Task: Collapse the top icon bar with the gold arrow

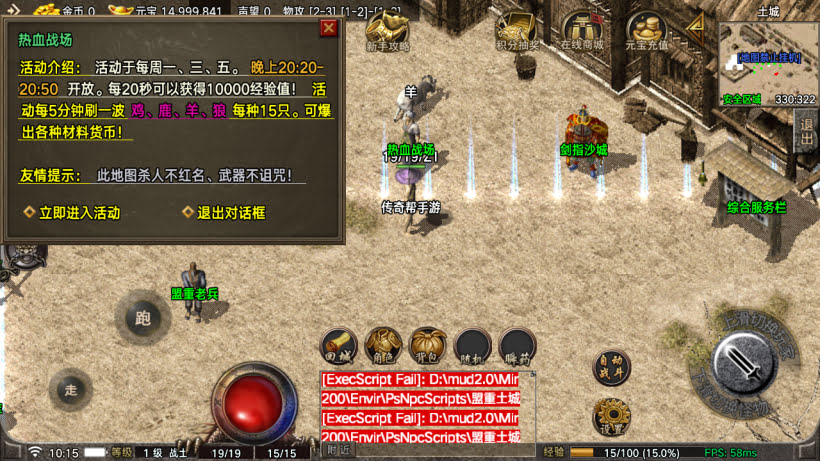Action: [696, 24]
